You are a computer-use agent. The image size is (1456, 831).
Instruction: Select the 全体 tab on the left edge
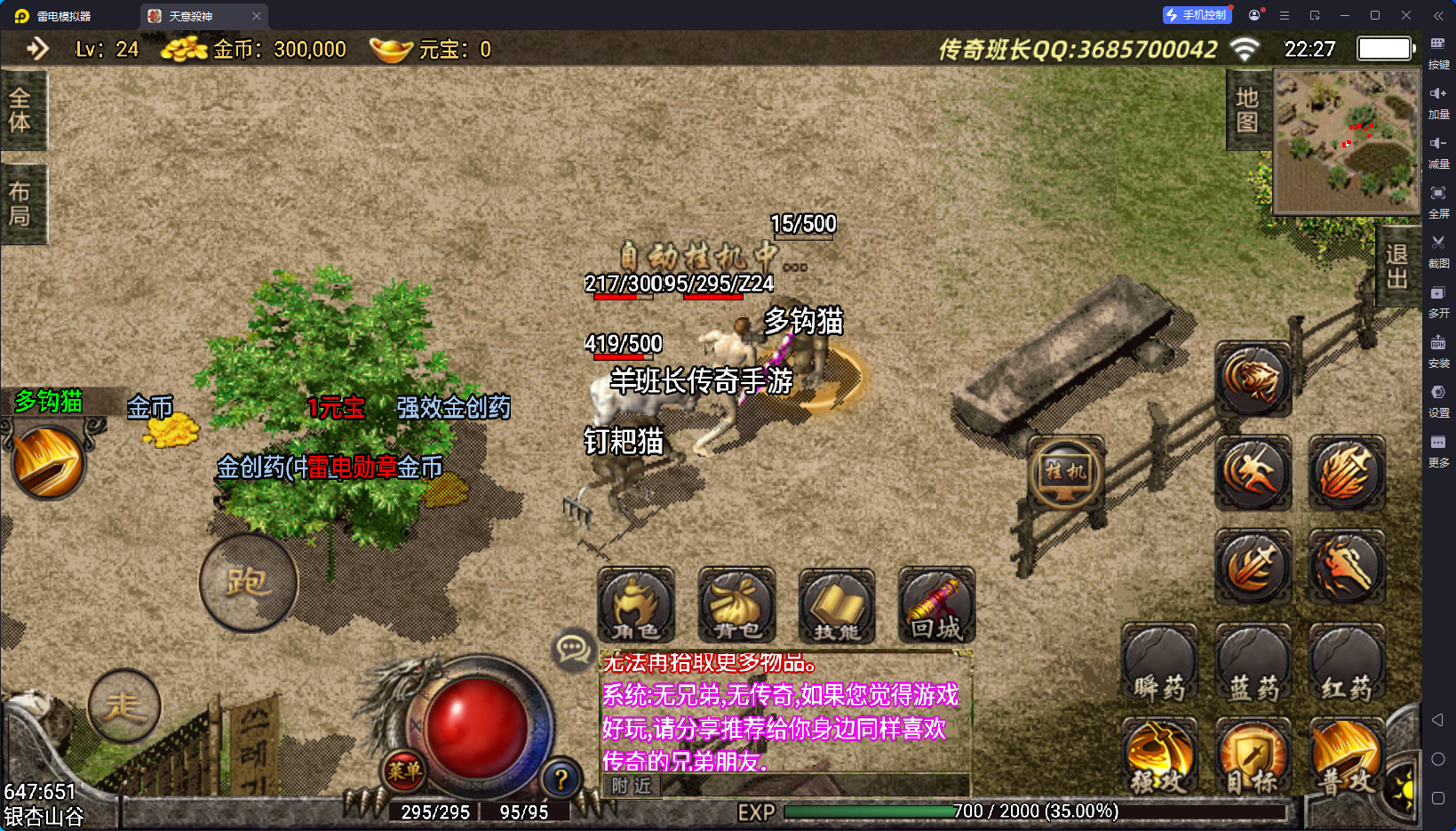point(20,110)
